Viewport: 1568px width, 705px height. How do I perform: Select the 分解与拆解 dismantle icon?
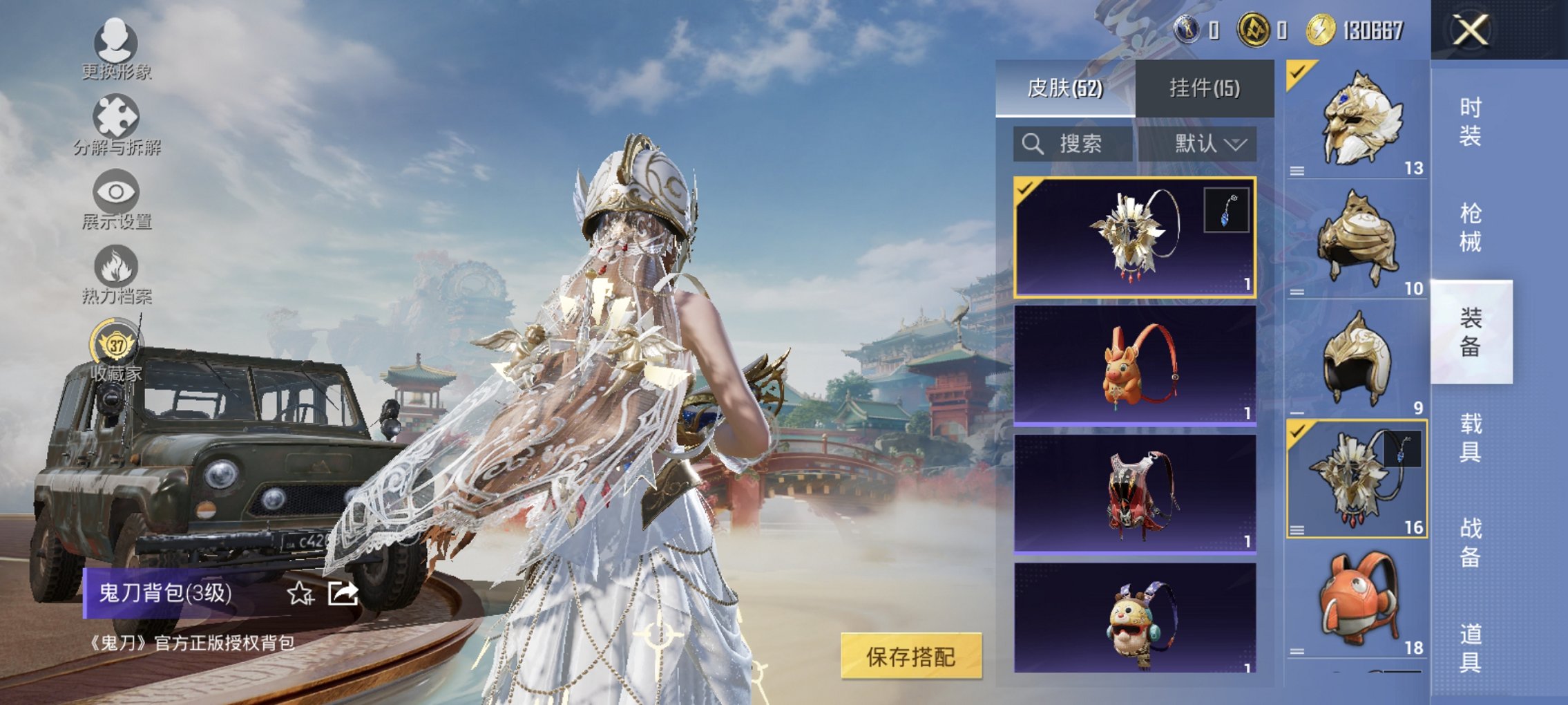tap(114, 113)
